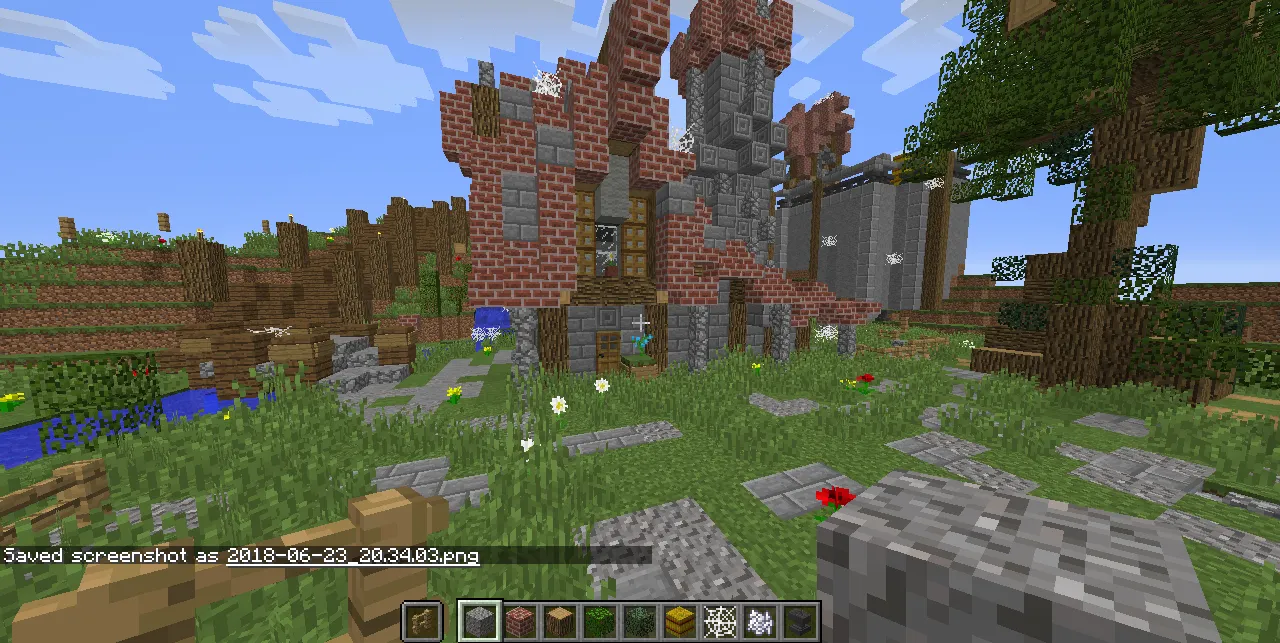
Task: Open the saved screenshot file link
Action: (x=352, y=555)
